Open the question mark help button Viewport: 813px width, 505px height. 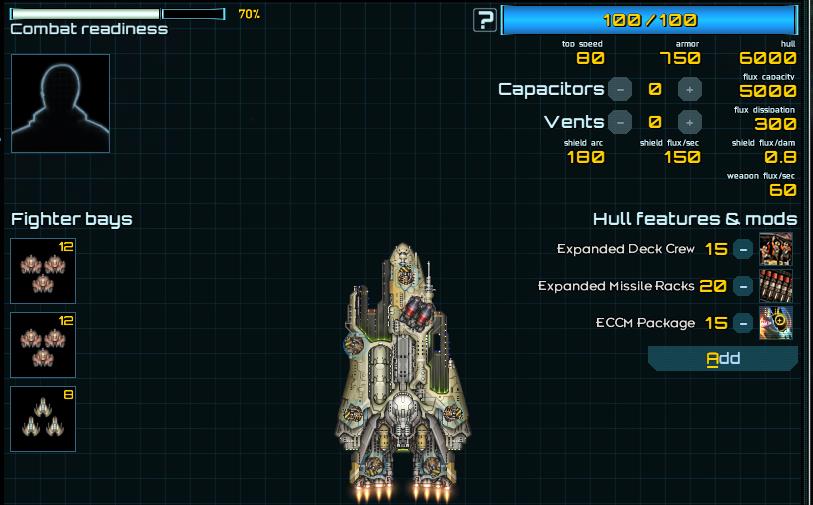click(485, 19)
